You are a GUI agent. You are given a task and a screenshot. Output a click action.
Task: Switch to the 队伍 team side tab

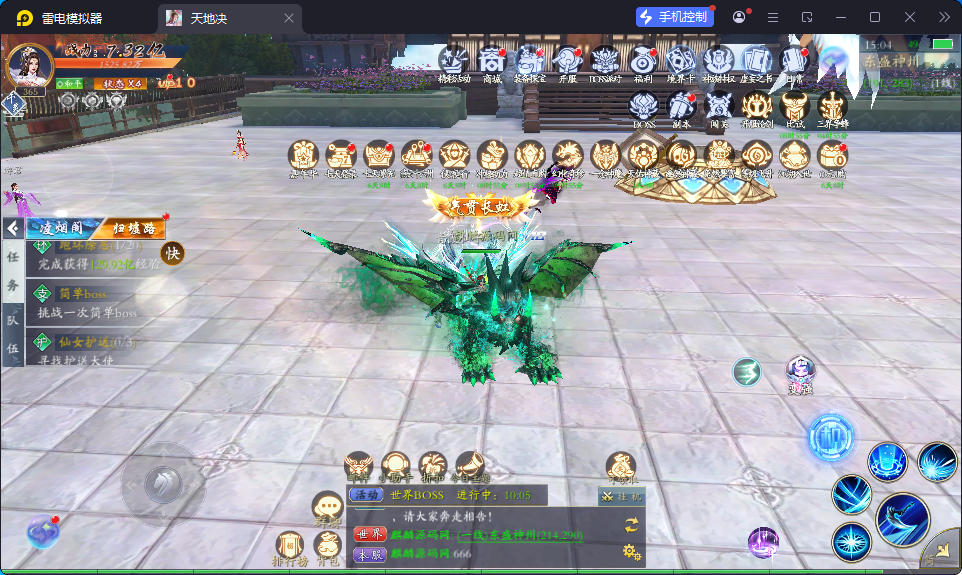tap(13, 334)
